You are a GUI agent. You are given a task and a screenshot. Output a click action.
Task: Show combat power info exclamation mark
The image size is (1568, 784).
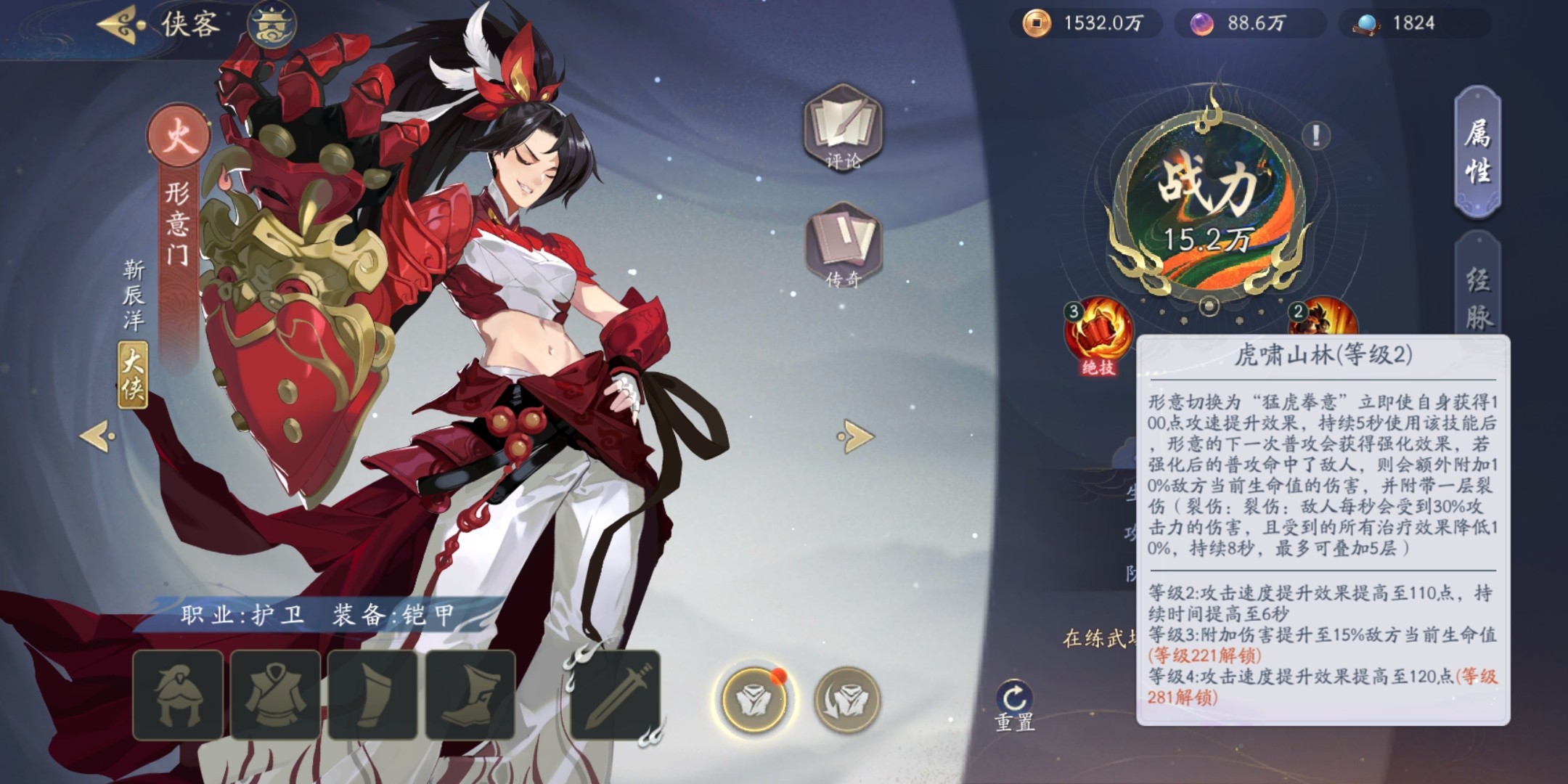[1315, 134]
